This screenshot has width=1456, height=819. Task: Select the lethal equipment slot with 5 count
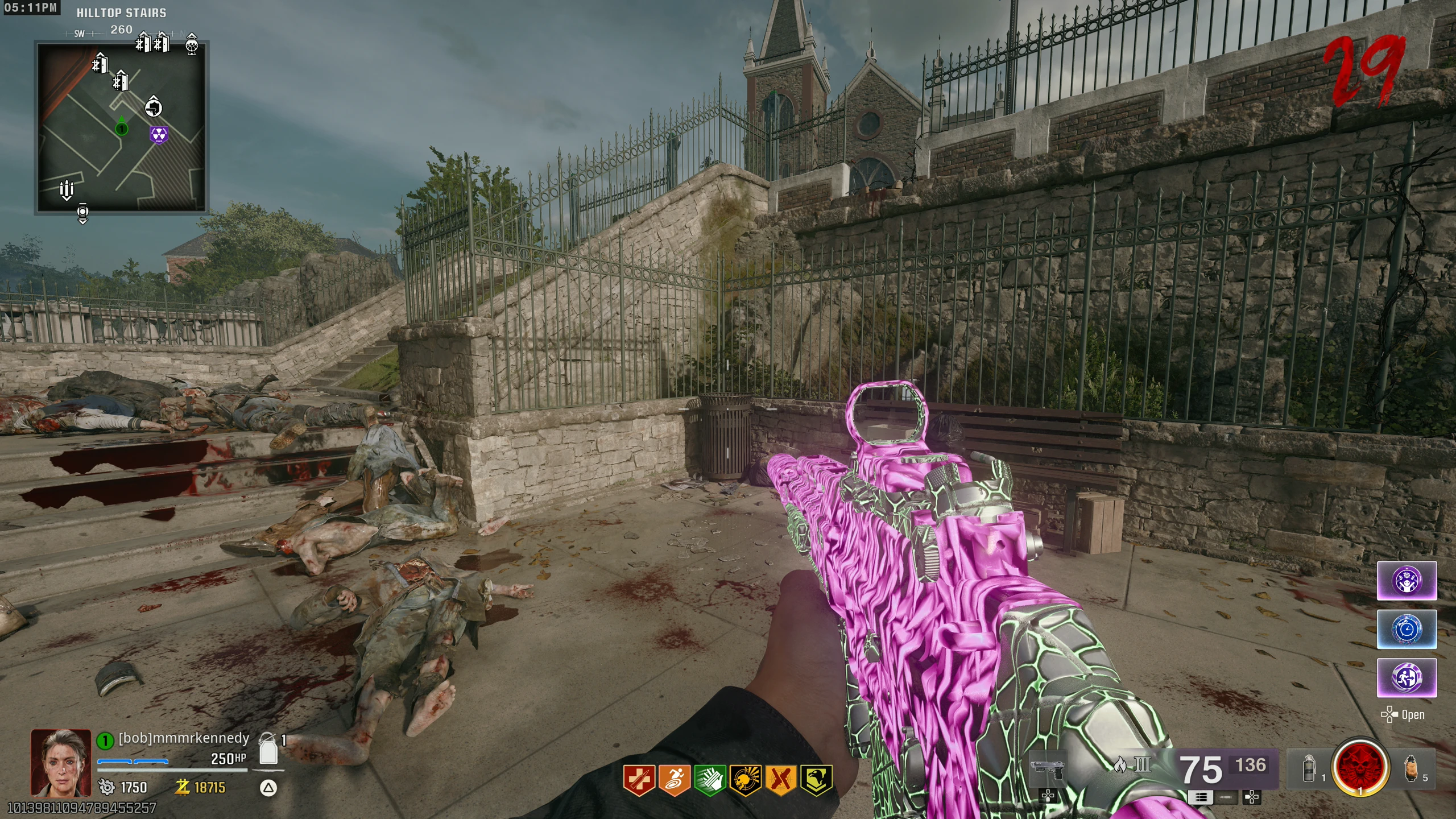[x=1411, y=768]
